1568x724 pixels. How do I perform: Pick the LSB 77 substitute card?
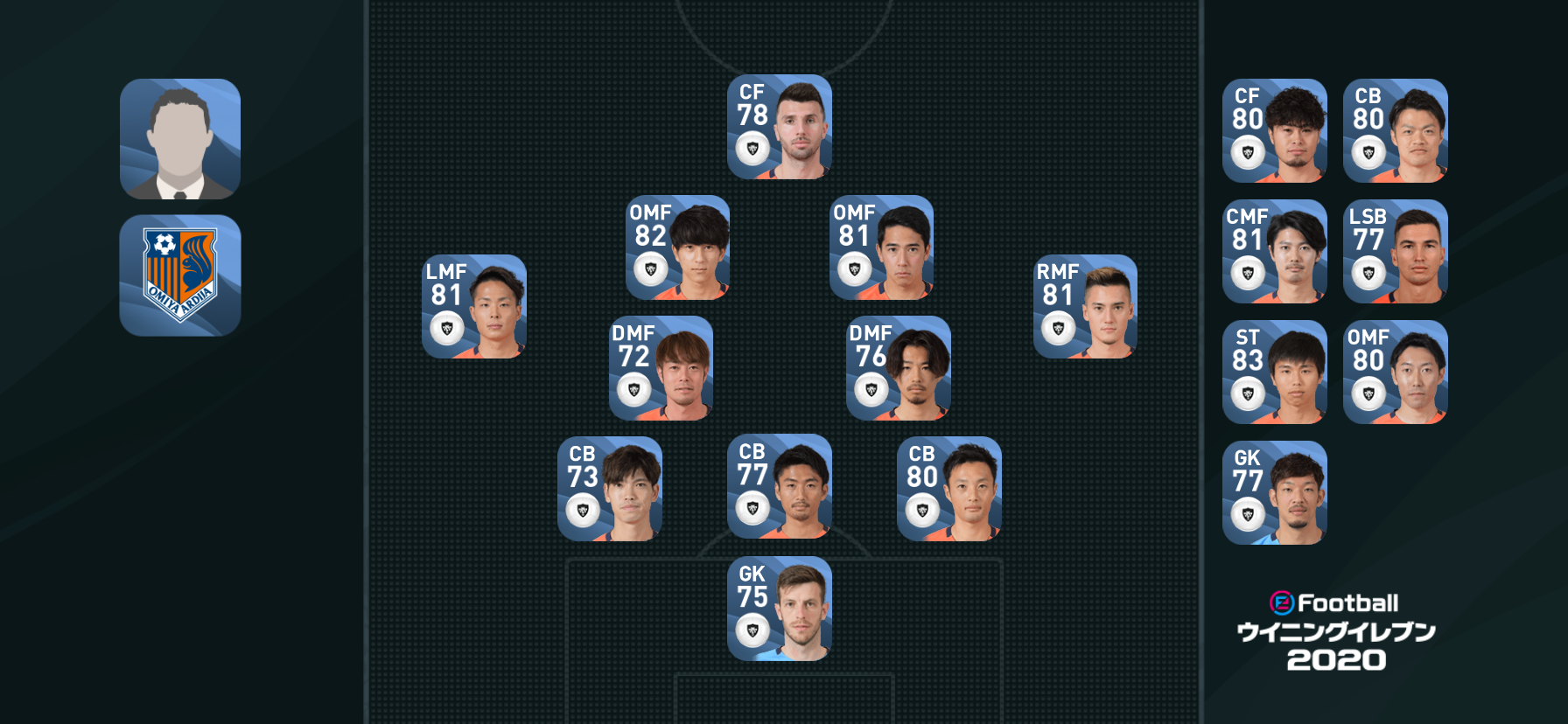point(1395,251)
